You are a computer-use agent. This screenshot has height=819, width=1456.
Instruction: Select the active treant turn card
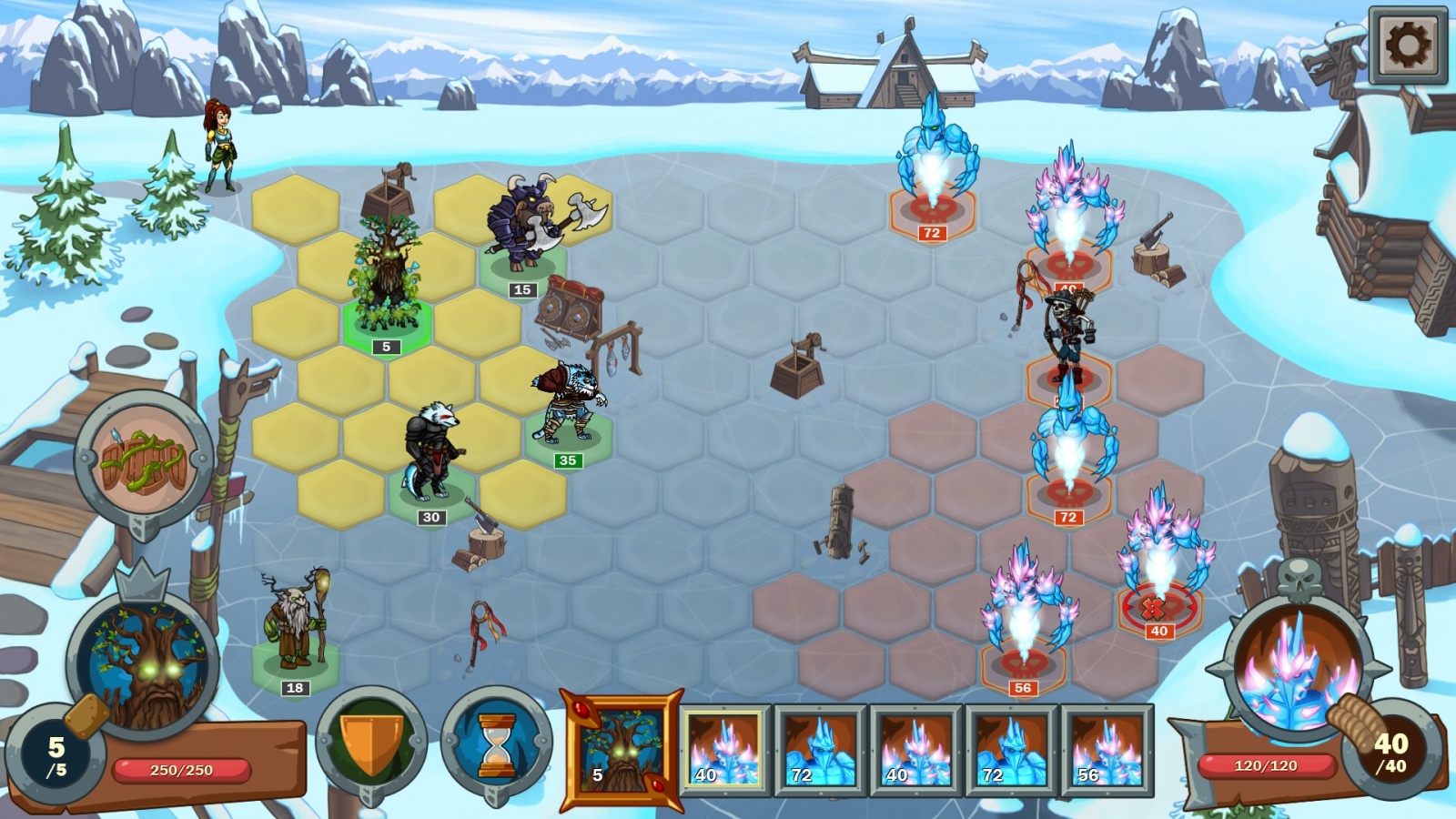pyautogui.click(x=622, y=750)
